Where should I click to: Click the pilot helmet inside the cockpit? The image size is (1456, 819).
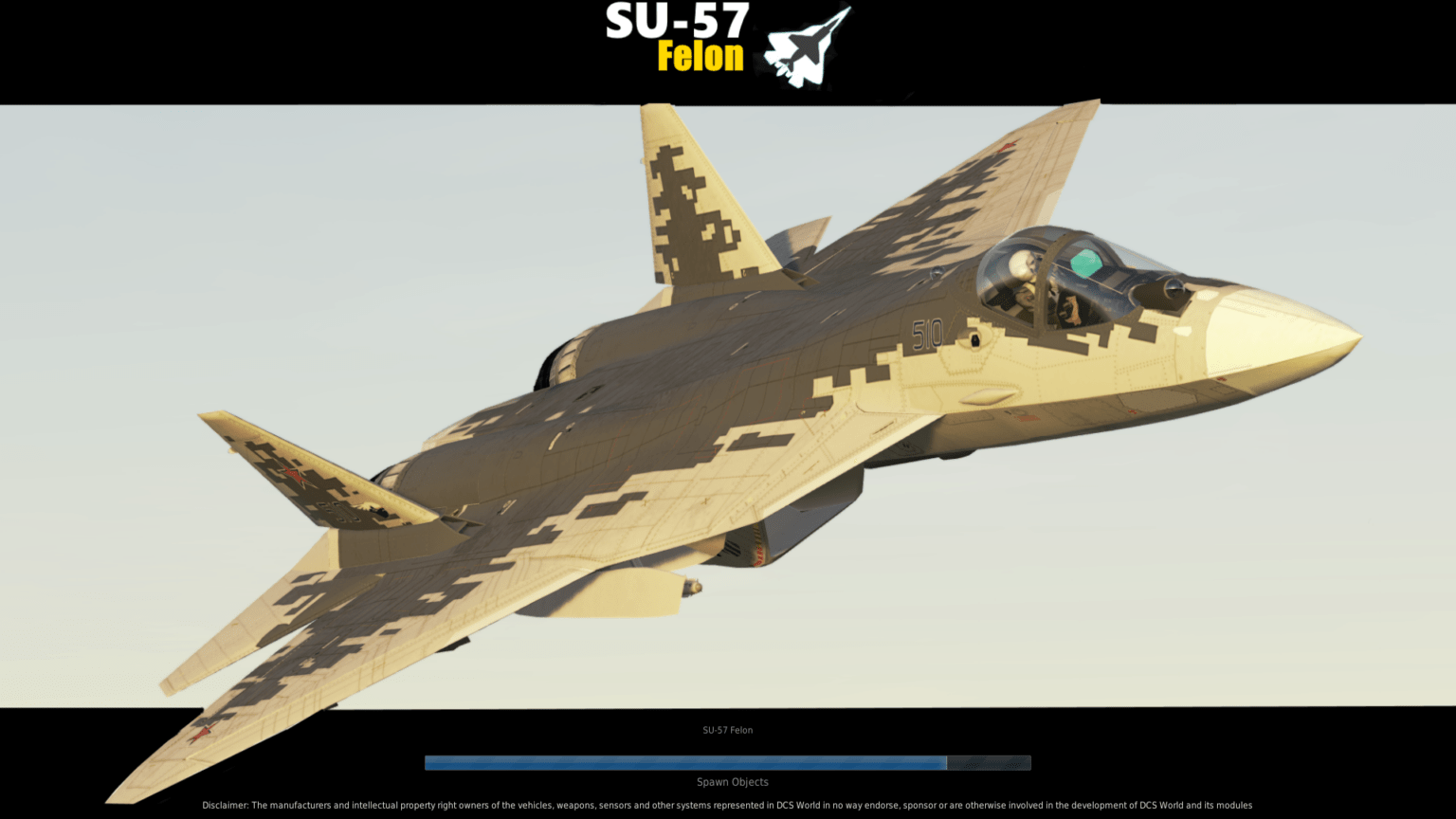pyautogui.click(x=1021, y=263)
